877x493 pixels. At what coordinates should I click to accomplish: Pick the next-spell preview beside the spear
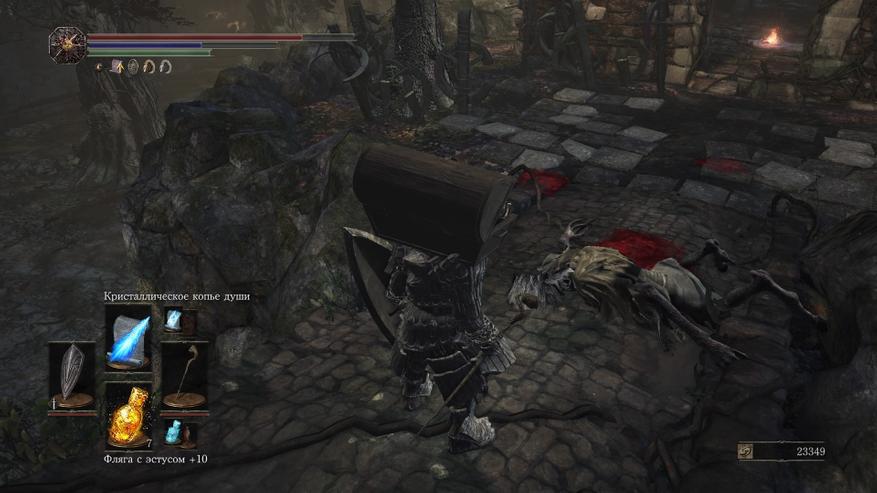point(174,320)
